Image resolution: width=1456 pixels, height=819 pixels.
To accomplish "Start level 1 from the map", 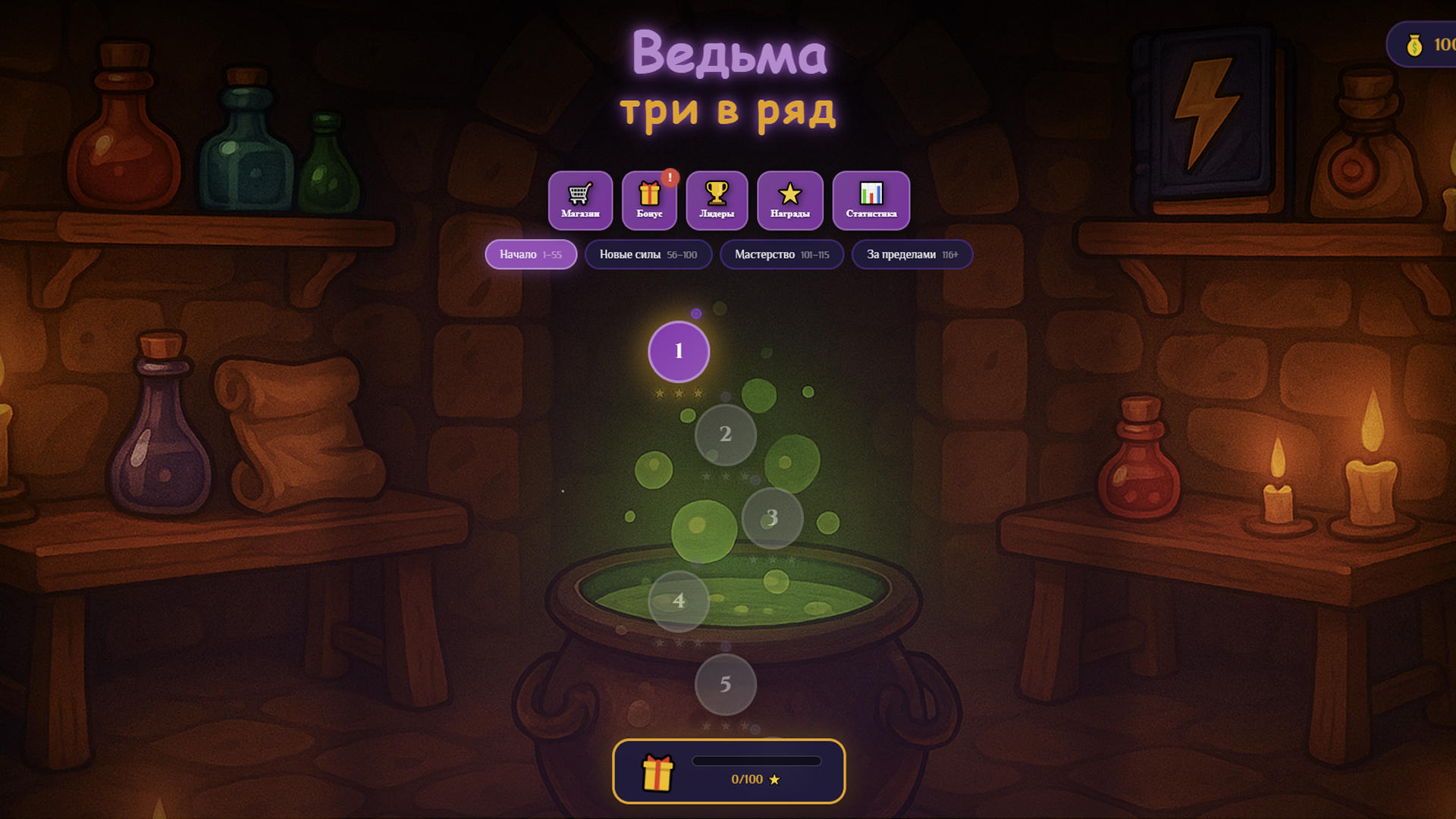I will click(x=679, y=351).
